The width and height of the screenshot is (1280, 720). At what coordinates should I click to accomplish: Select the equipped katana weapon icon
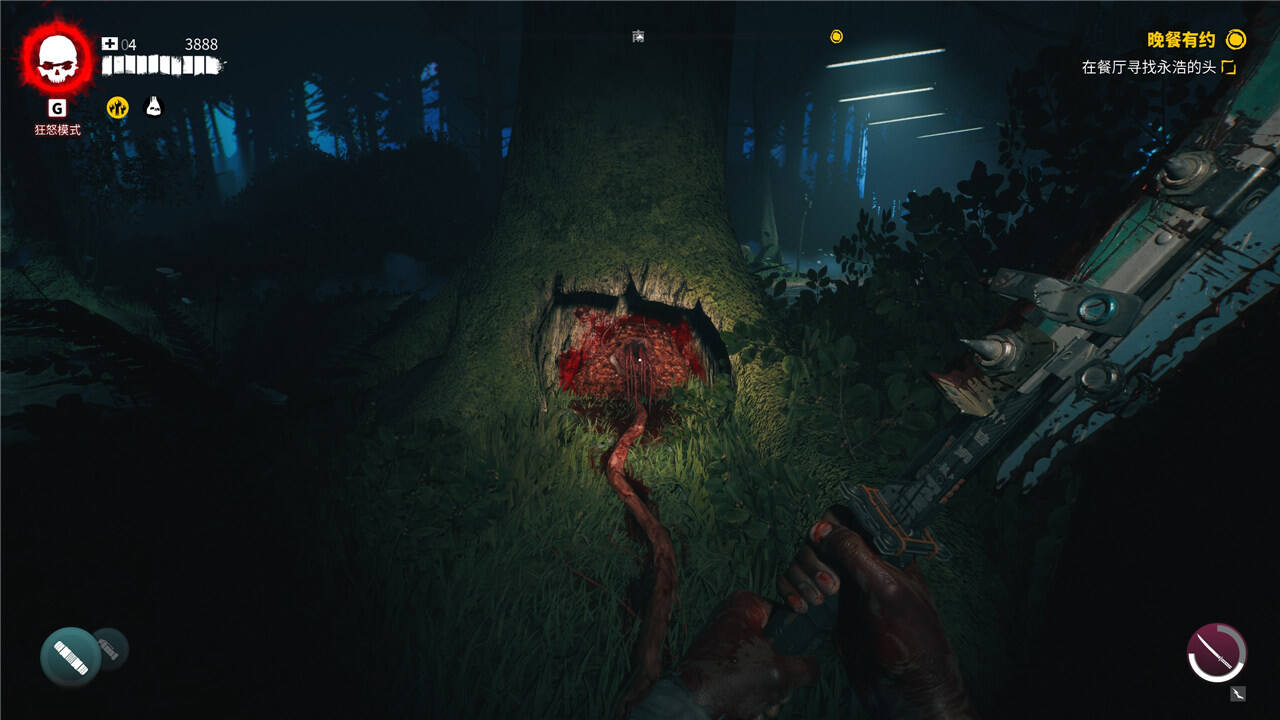pyautogui.click(x=1216, y=653)
